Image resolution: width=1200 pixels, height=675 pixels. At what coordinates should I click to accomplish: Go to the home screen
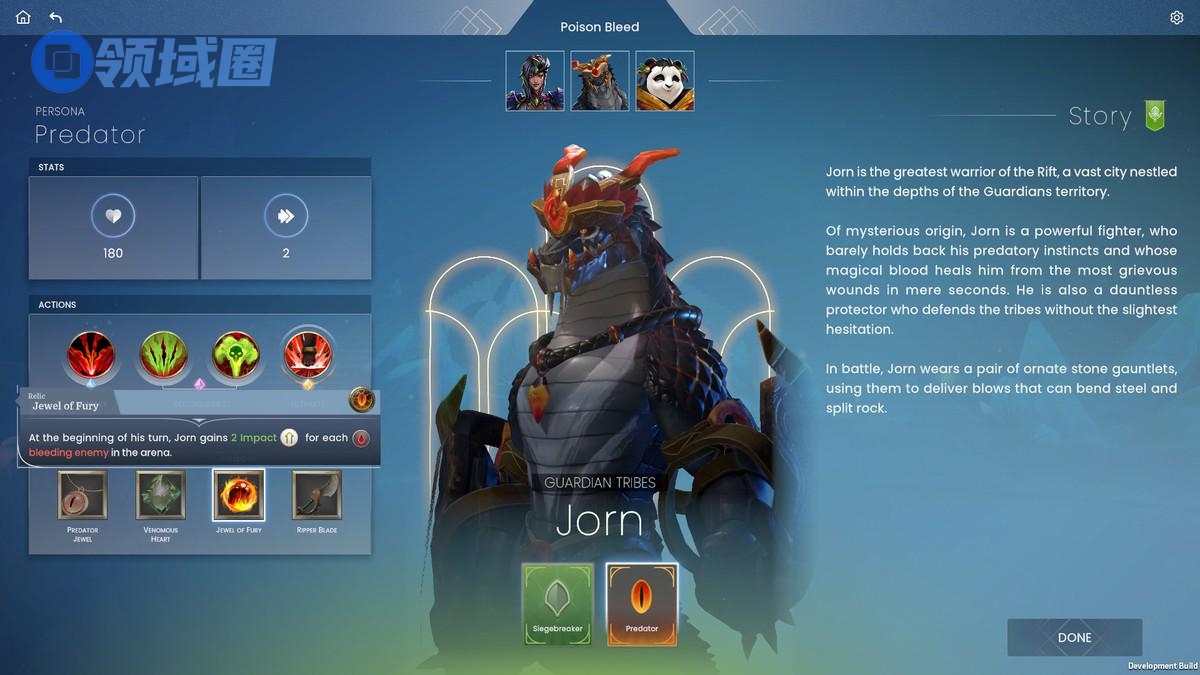(23, 17)
